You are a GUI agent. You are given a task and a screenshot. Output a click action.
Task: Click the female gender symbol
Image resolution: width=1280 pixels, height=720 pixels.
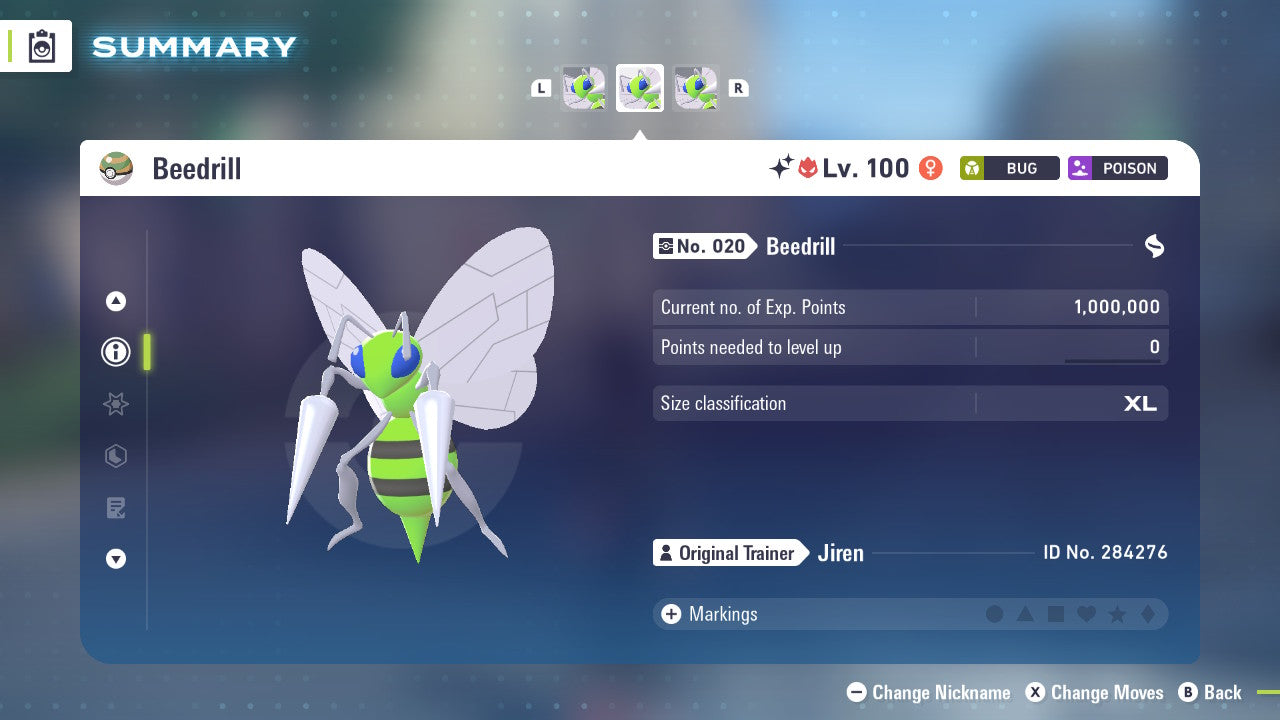click(x=929, y=168)
